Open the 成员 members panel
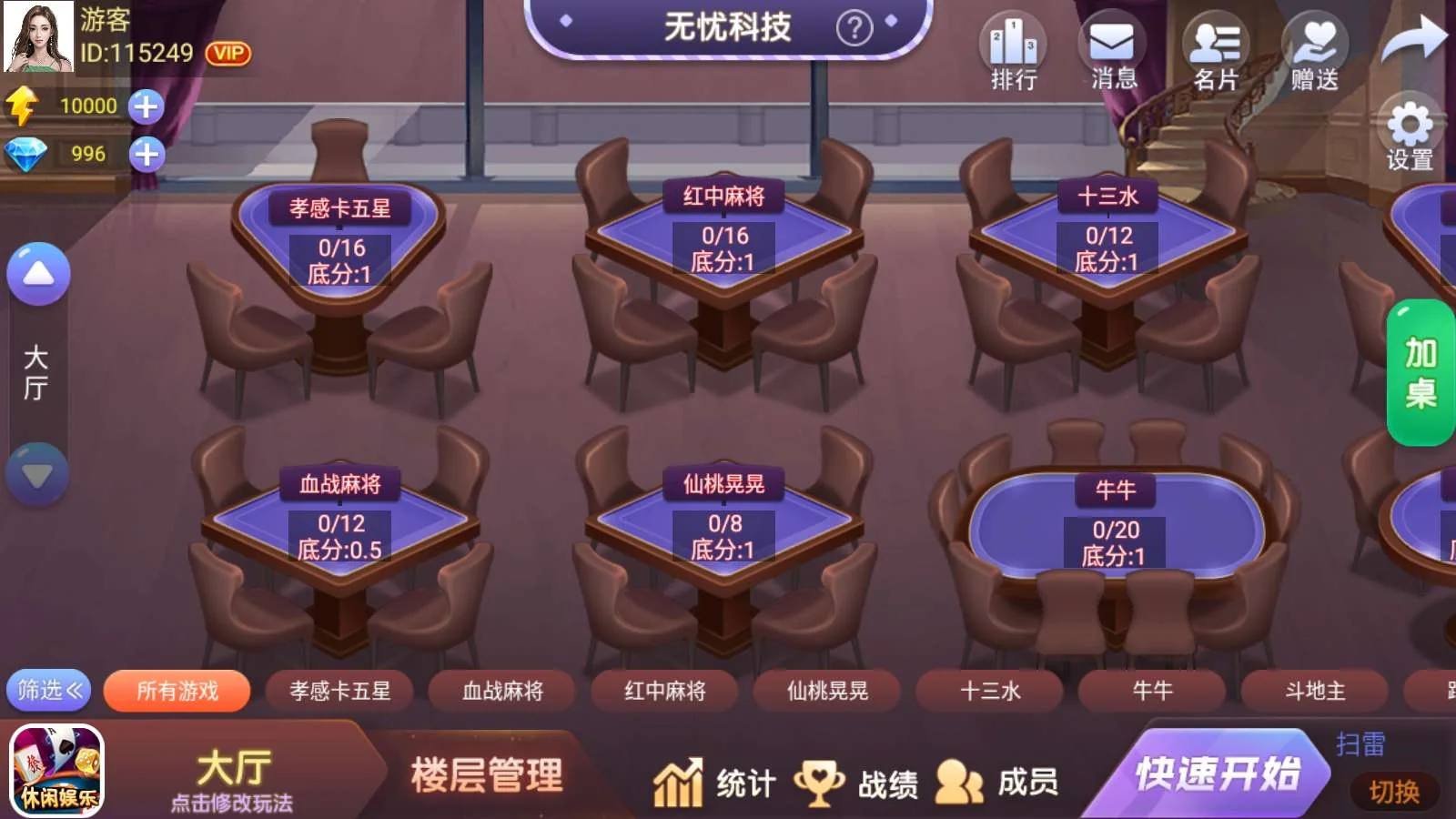The image size is (1456, 819). (x=1001, y=781)
